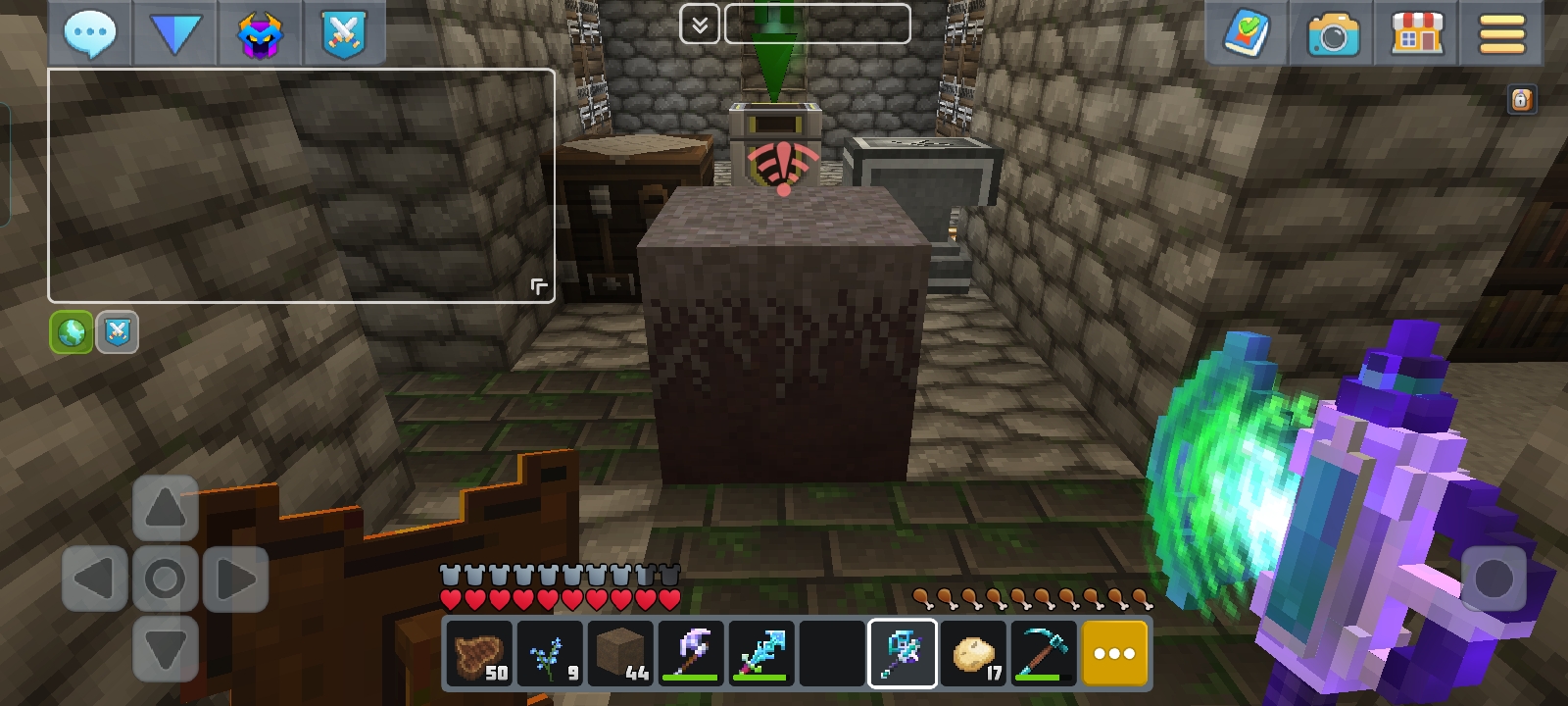Open the chat speech bubble button
The image size is (1568, 706).
(x=90, y=32)
